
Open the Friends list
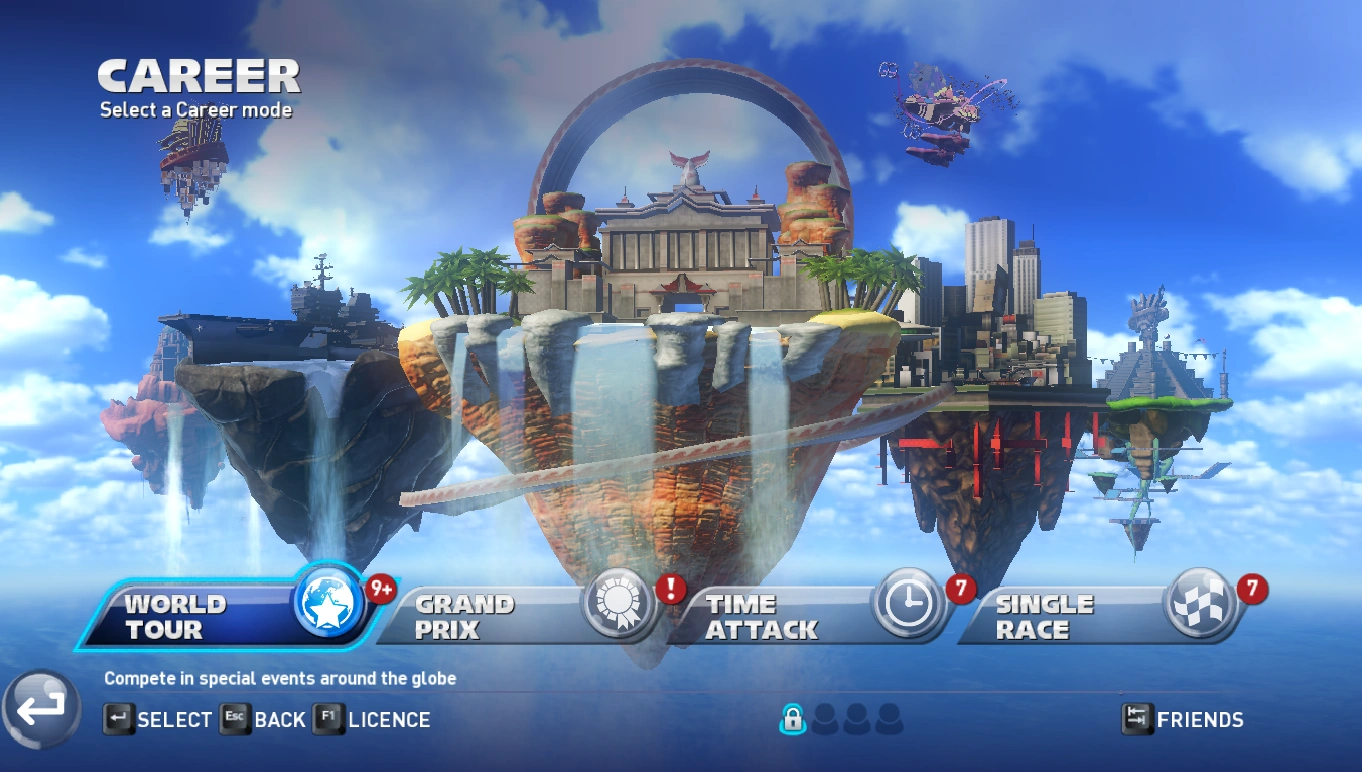click(x=1183, y=719)
